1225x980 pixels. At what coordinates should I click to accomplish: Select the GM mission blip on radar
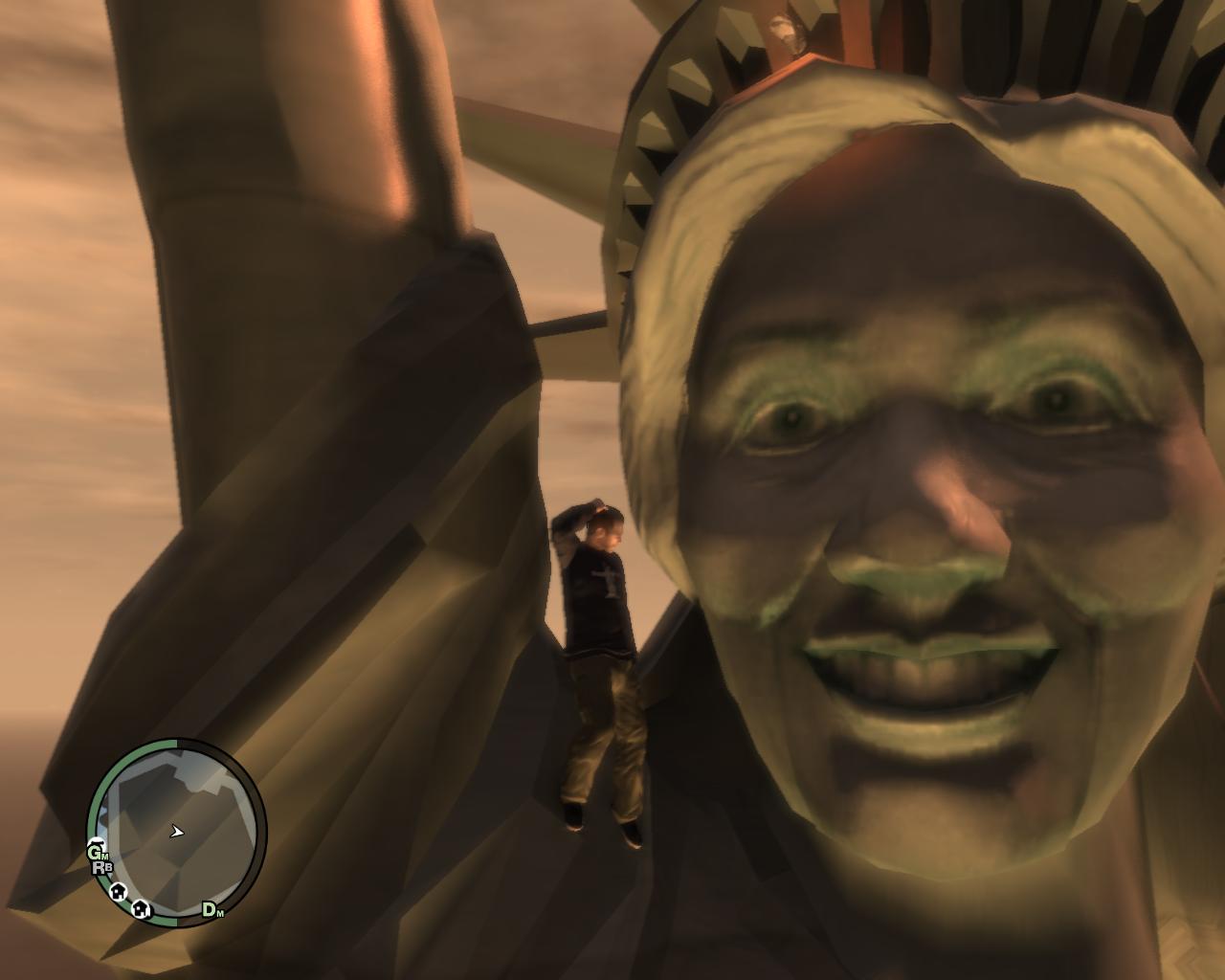tap(98, 851)
